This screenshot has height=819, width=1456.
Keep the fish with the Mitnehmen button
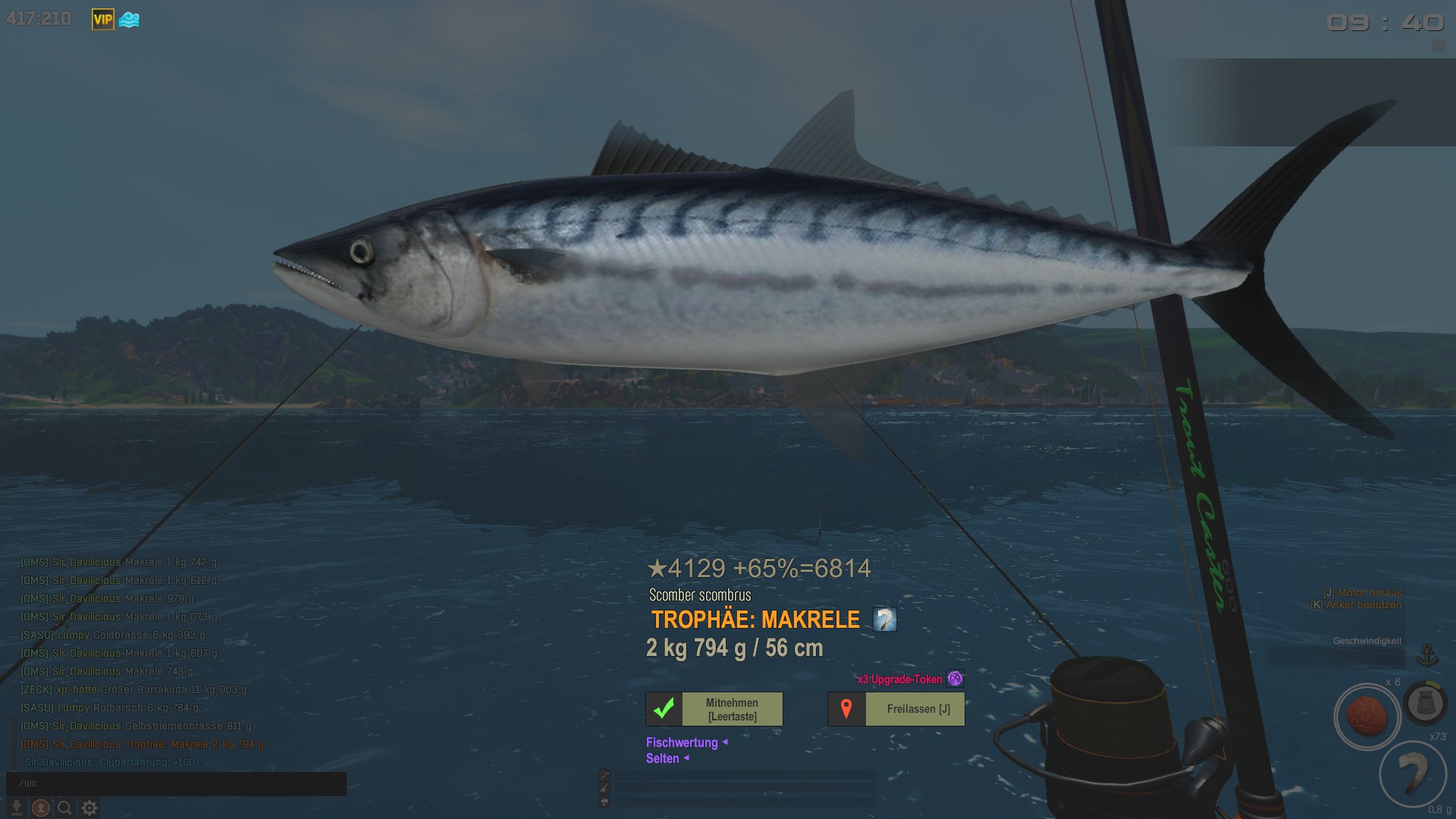(x=714, y=709)
